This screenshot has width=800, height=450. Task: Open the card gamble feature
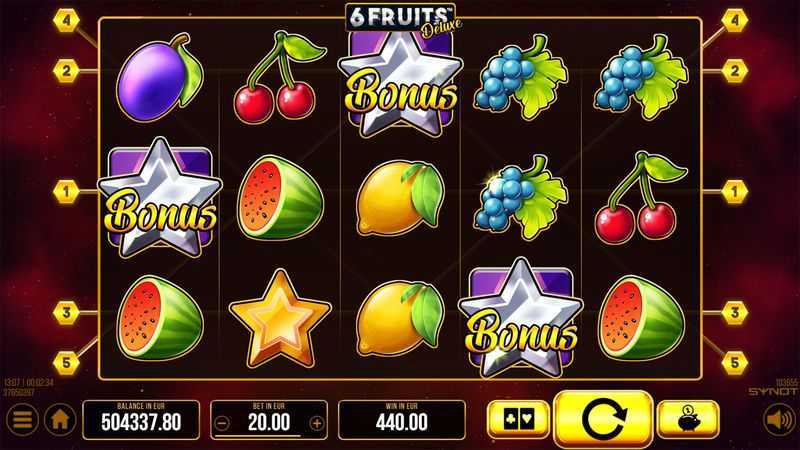(x=516, y=420)
